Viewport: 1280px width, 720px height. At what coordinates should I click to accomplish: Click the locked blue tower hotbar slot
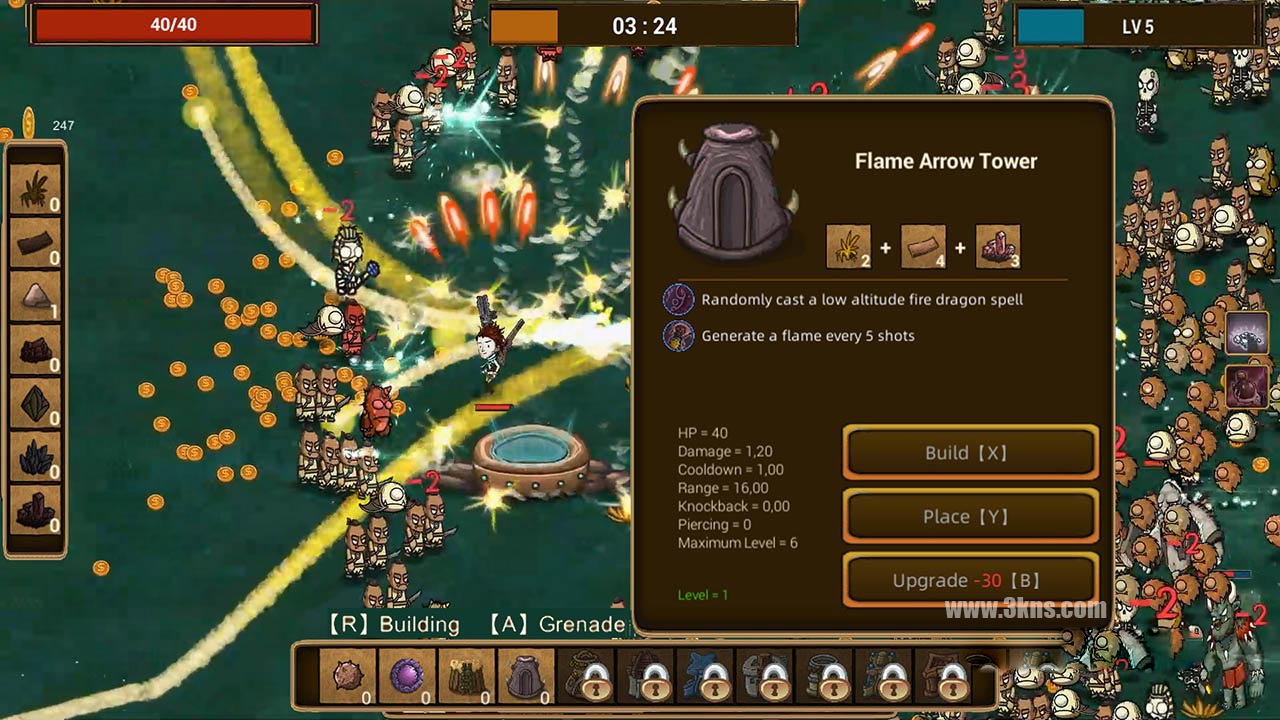[706, 677]
